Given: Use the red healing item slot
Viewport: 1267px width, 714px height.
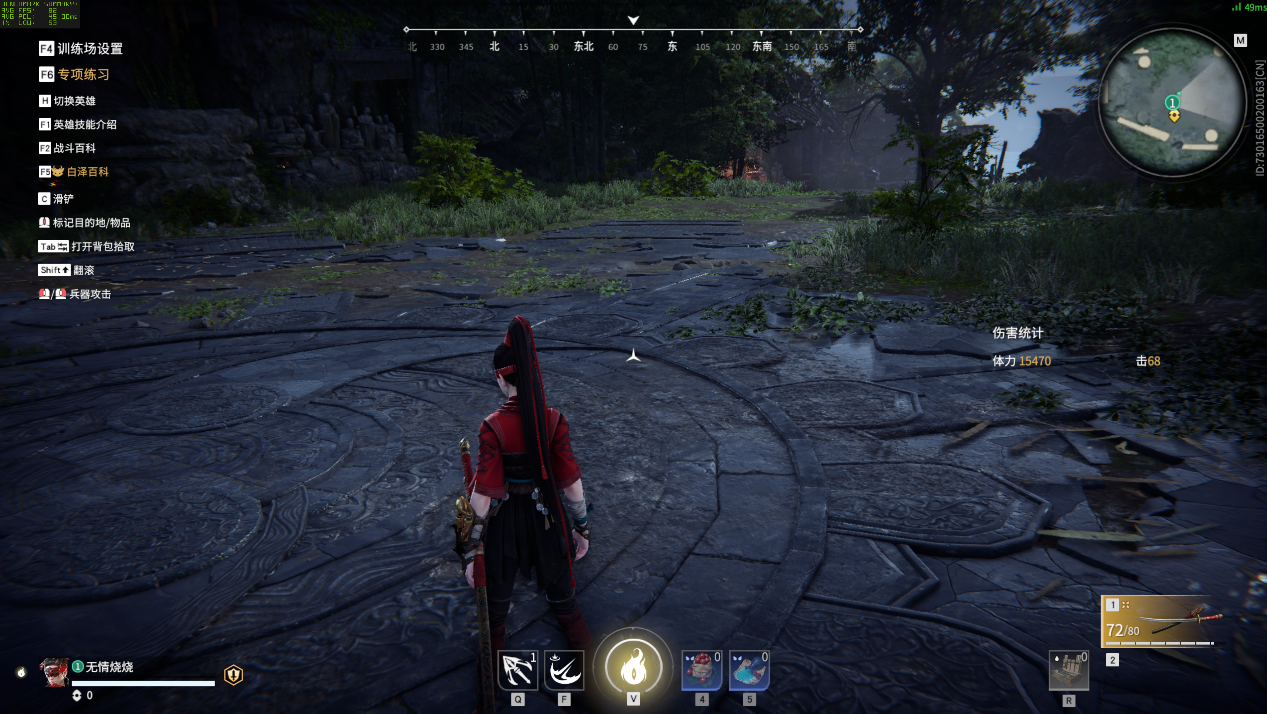Looking at the screenshot, I should [x=701, y=670].
